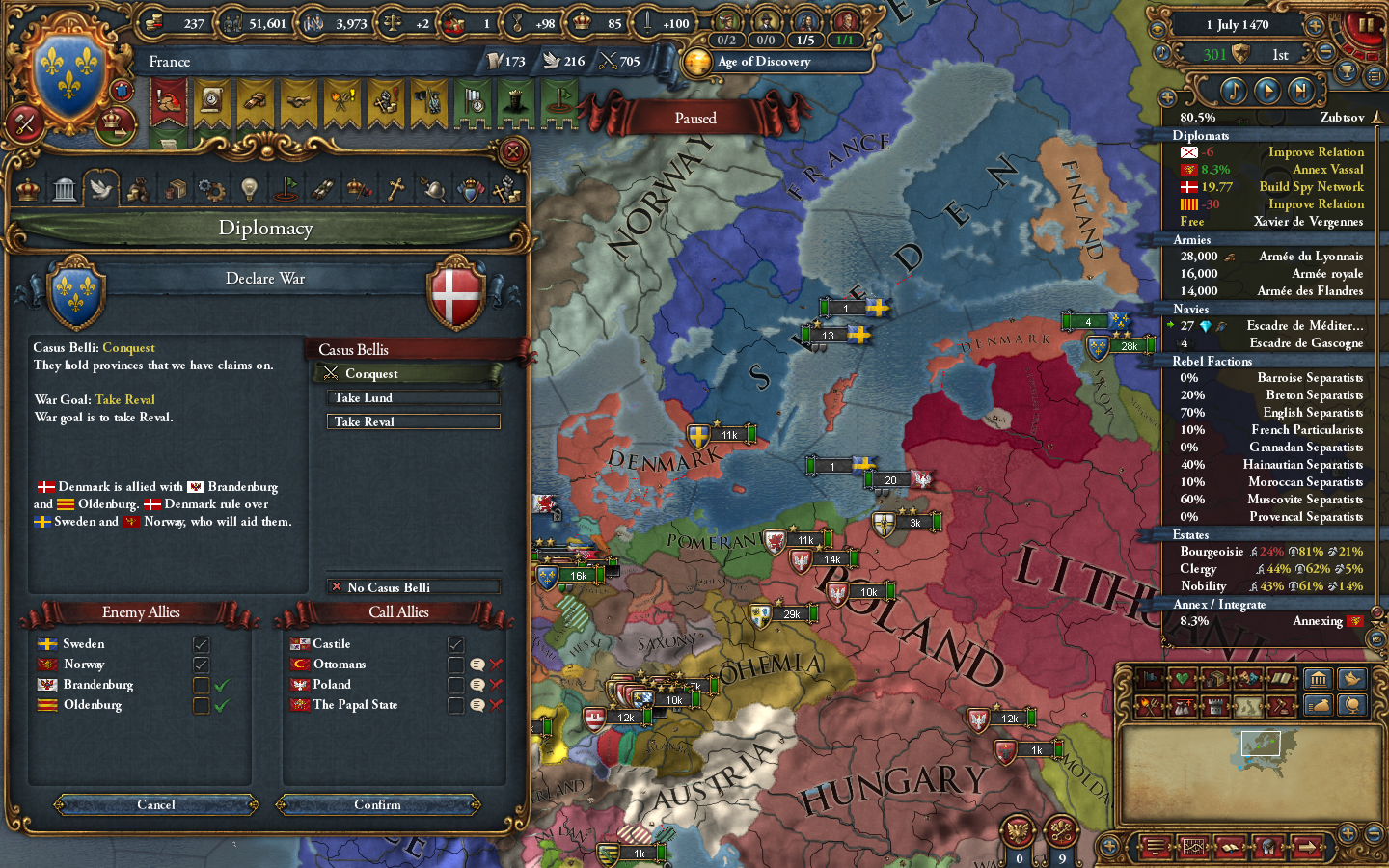The width and height of the screenshot is (1389, 868).
Task: Open the Religion tab cross icon
Action: [x=395, y=188]
